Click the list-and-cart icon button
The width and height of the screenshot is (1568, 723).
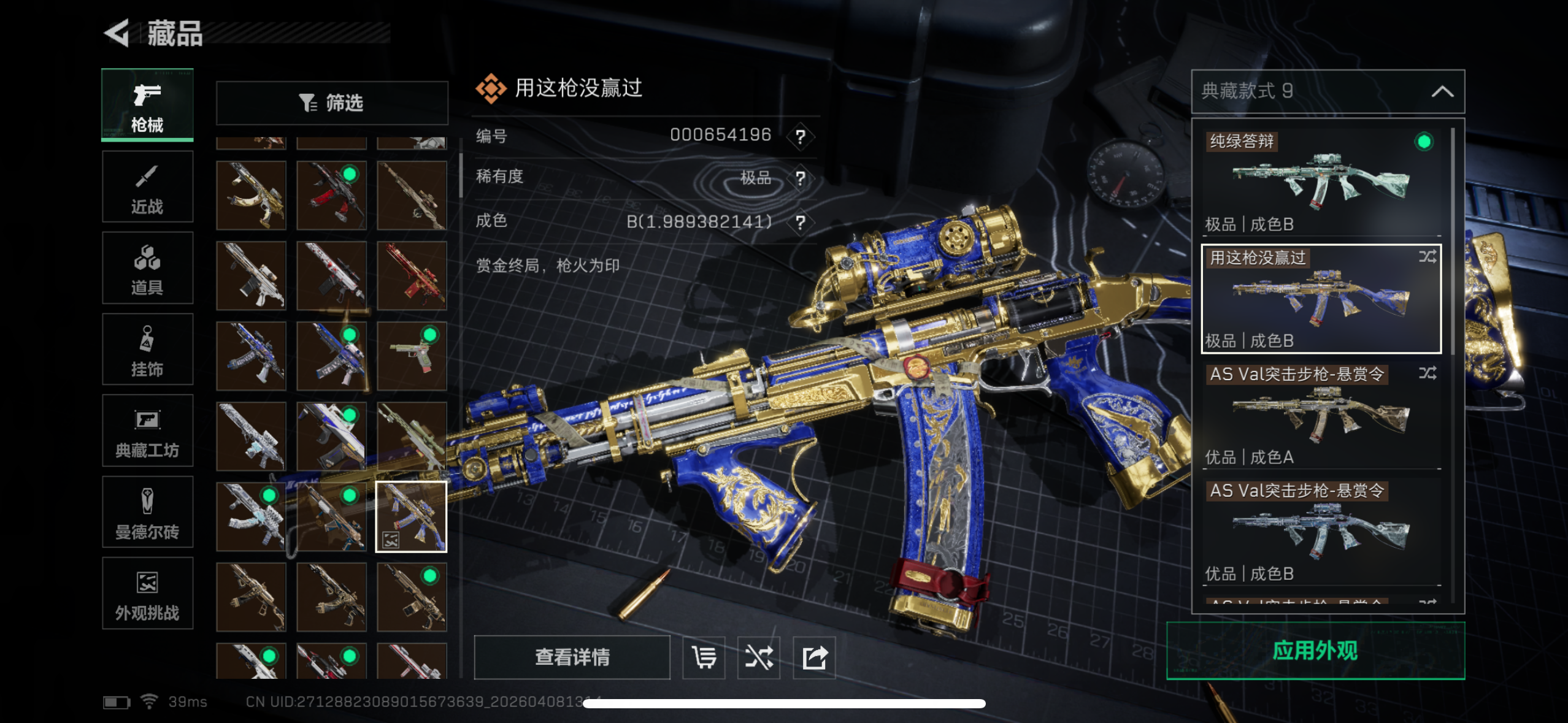(x=704, y=657)
